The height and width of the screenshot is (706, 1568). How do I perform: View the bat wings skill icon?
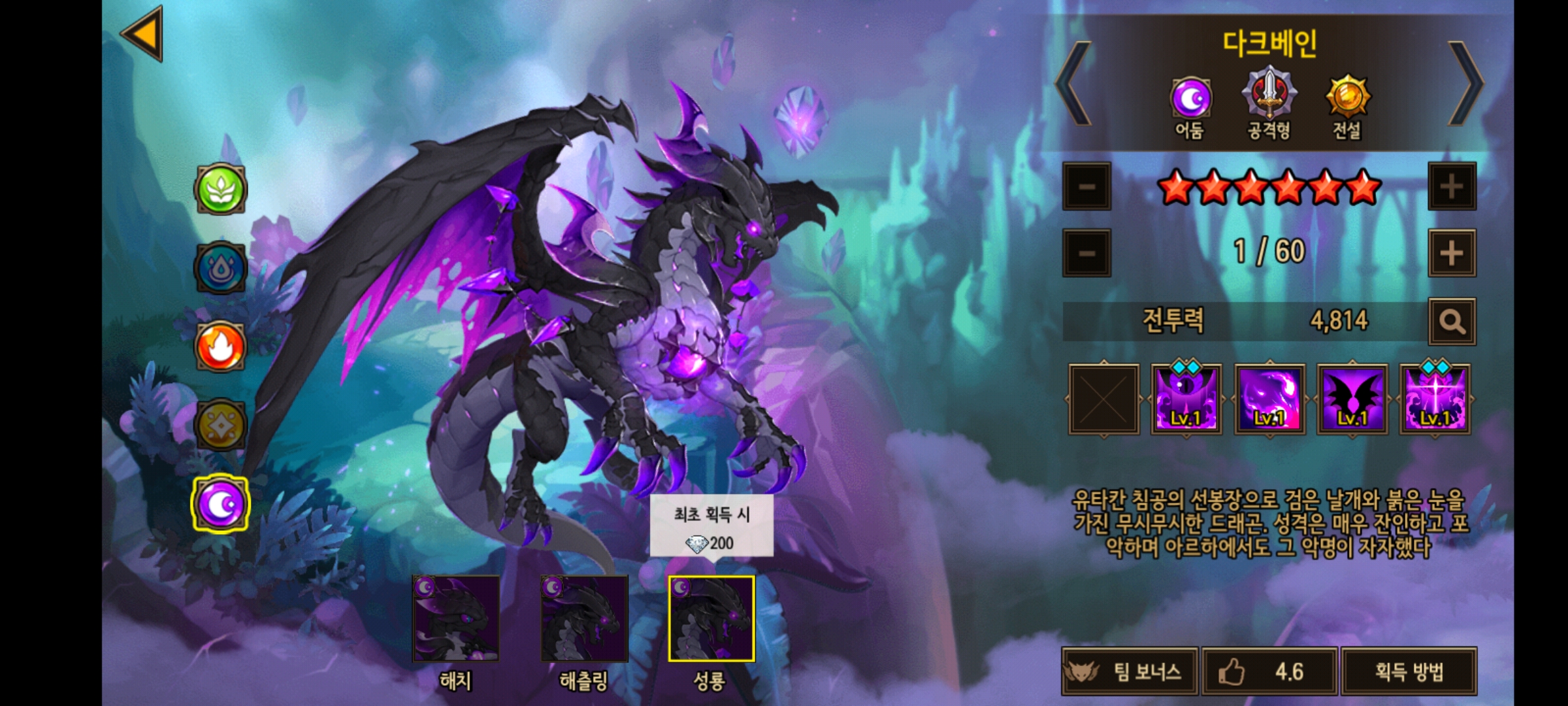1352,399
